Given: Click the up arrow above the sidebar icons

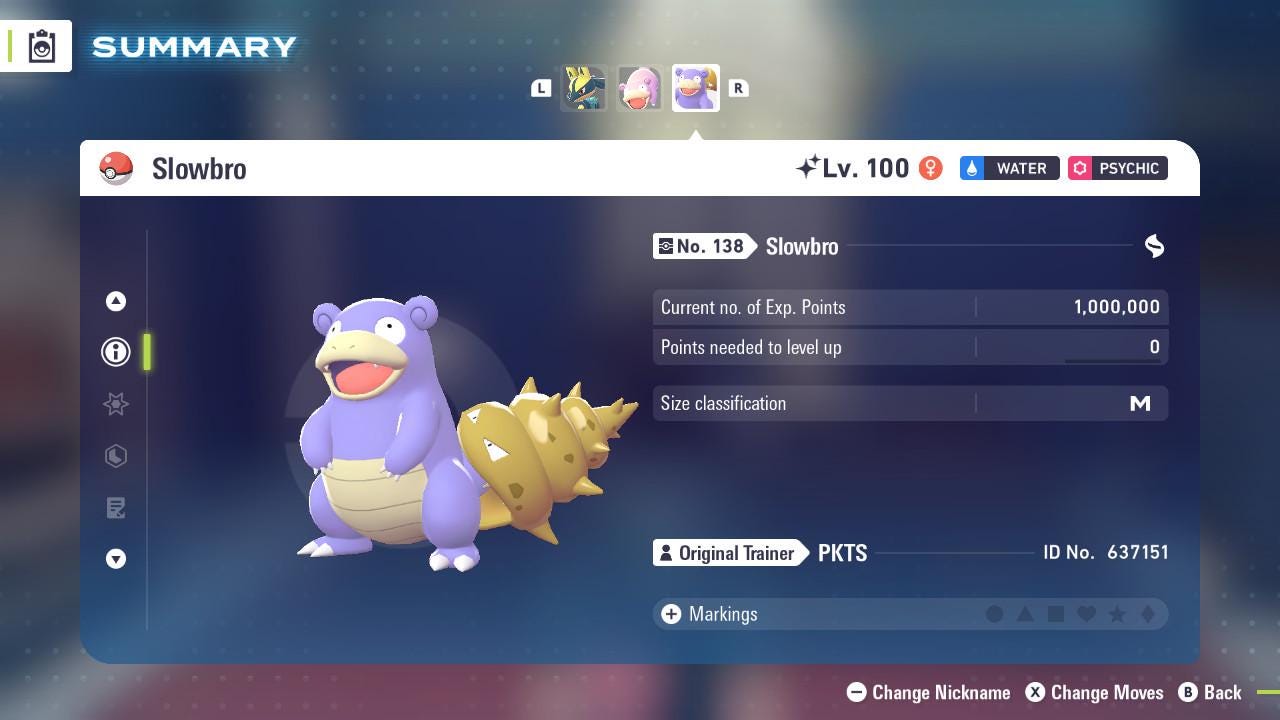Looking at the screenshot, I should (x=116, y=300).
